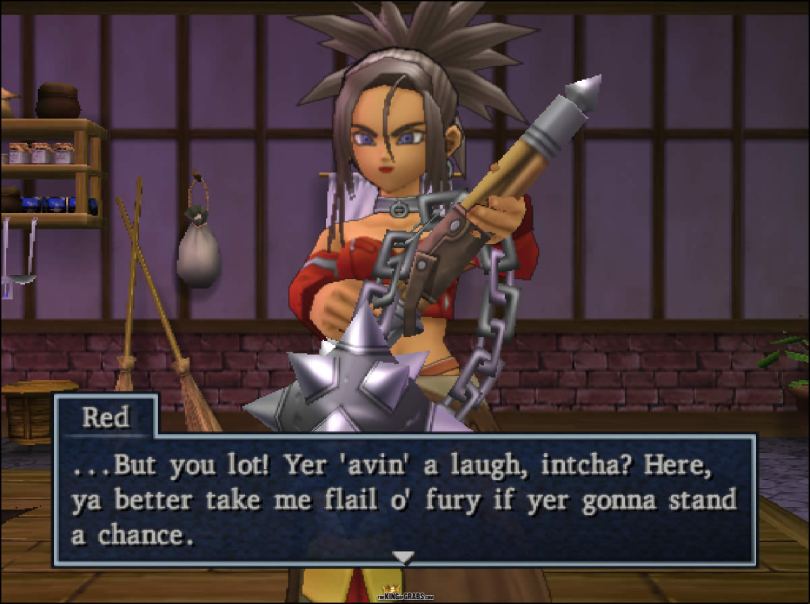Screen dimensions: 810x604
Task: Click Red's dialogue text box
Action: tap(404, 498)
